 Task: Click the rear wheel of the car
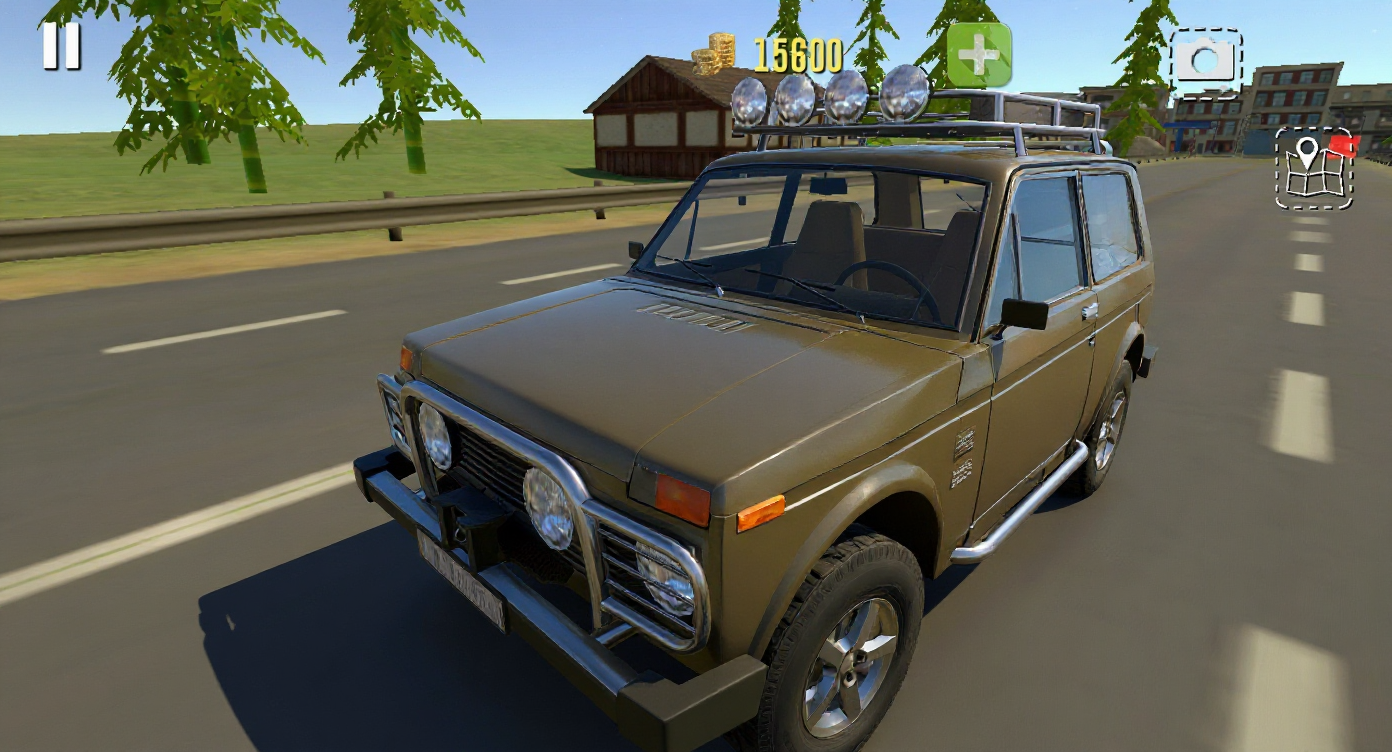[1110, 430]
